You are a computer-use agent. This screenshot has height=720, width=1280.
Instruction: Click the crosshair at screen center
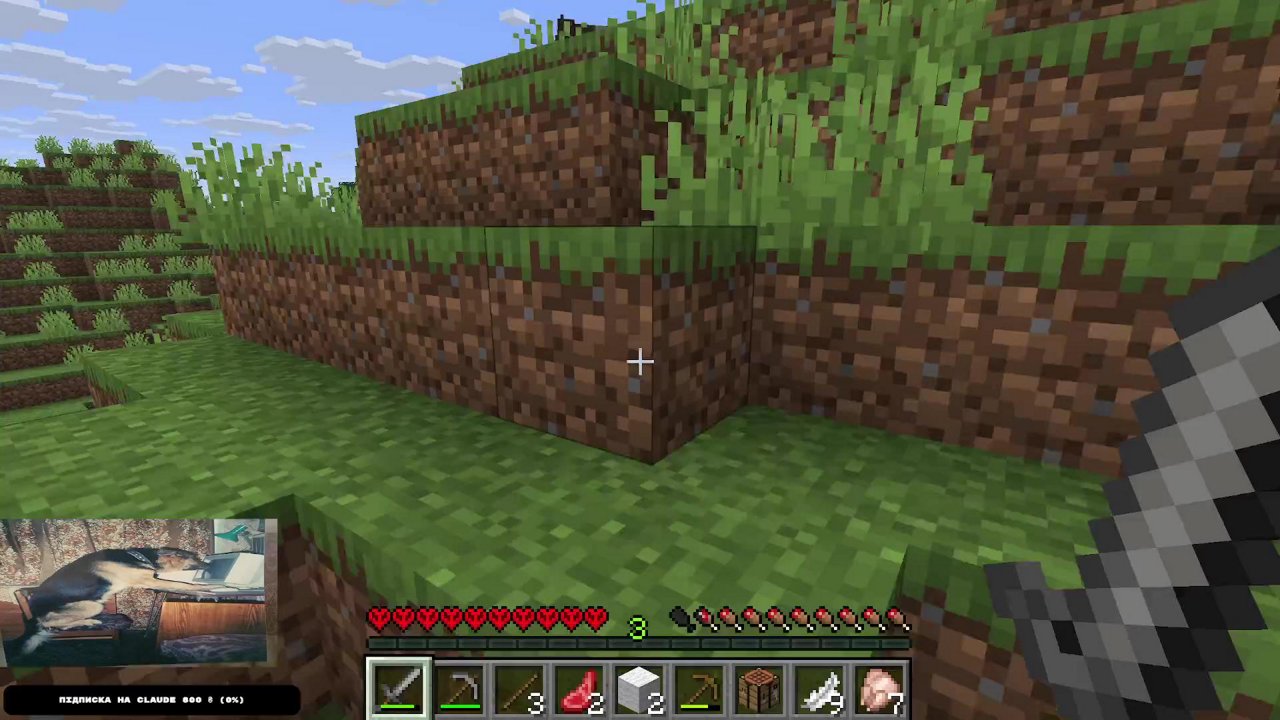(x=640, y=360)
